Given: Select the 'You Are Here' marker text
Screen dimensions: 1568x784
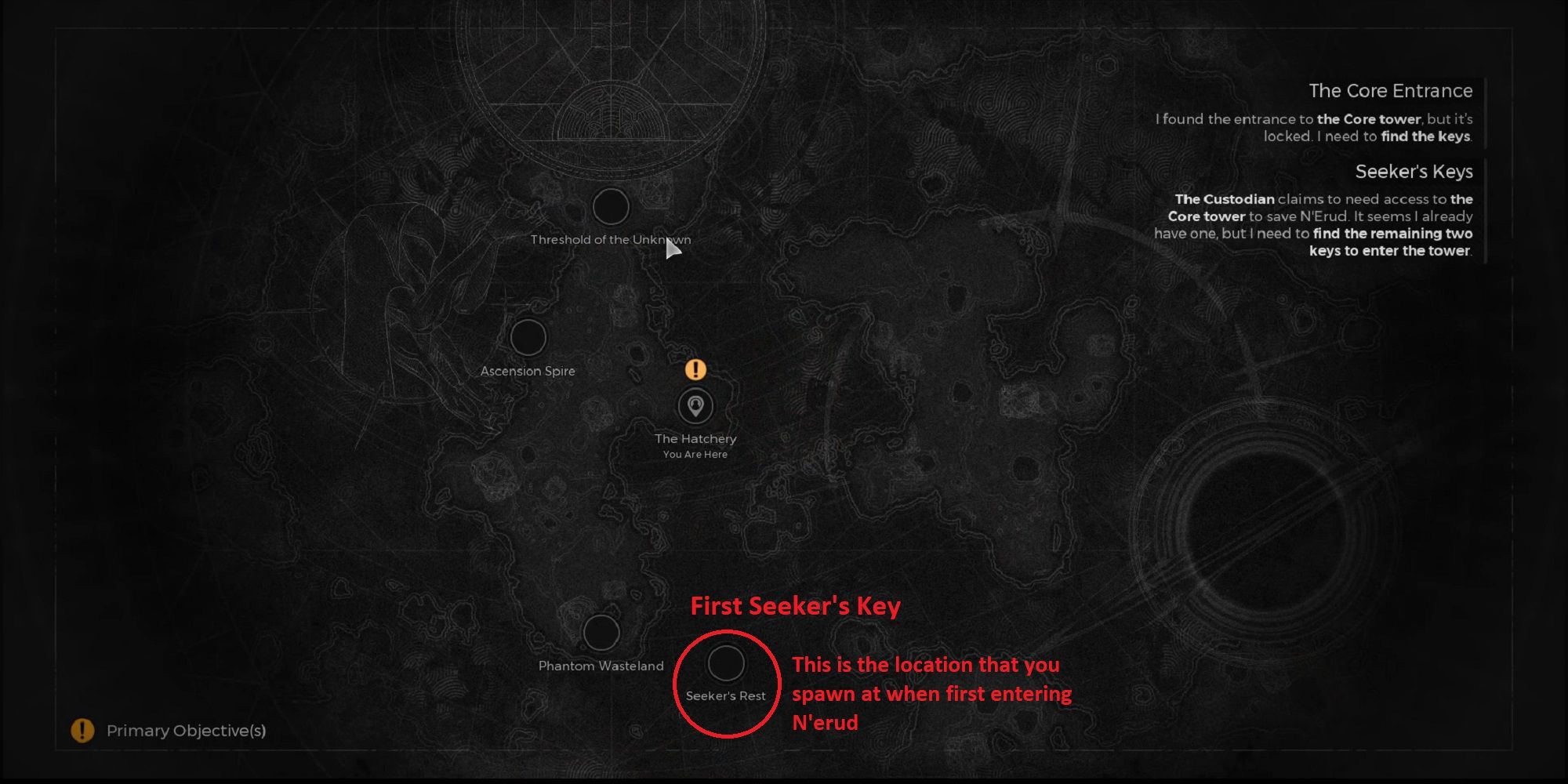Looking at the screenshot, I should pos(695,454).
